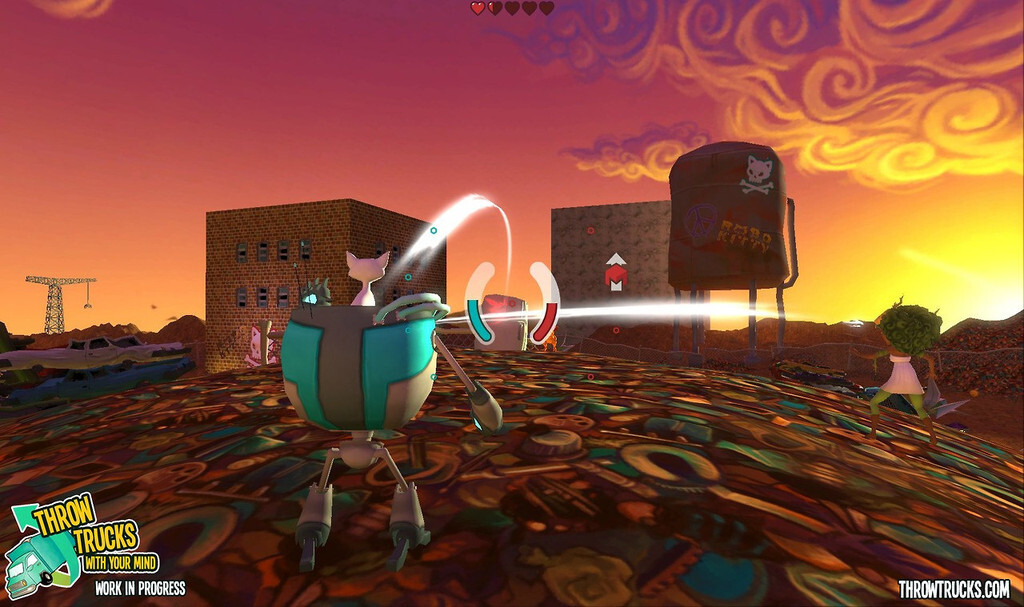Click the Throw Trucks With Your Mind logo

pos(80,541)
